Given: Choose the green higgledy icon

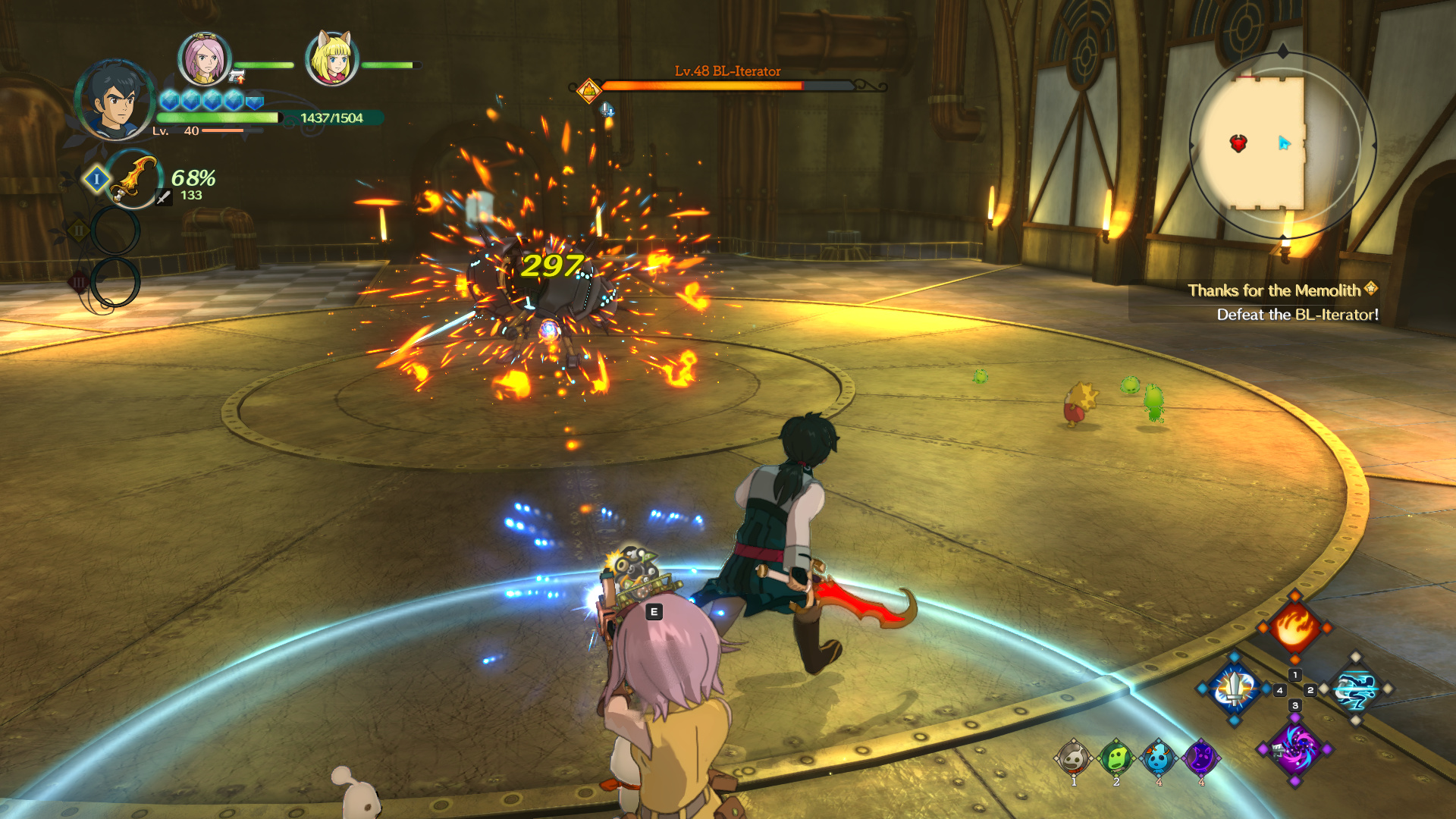Looking at the screenshot, I should (x=1116, y=758).
